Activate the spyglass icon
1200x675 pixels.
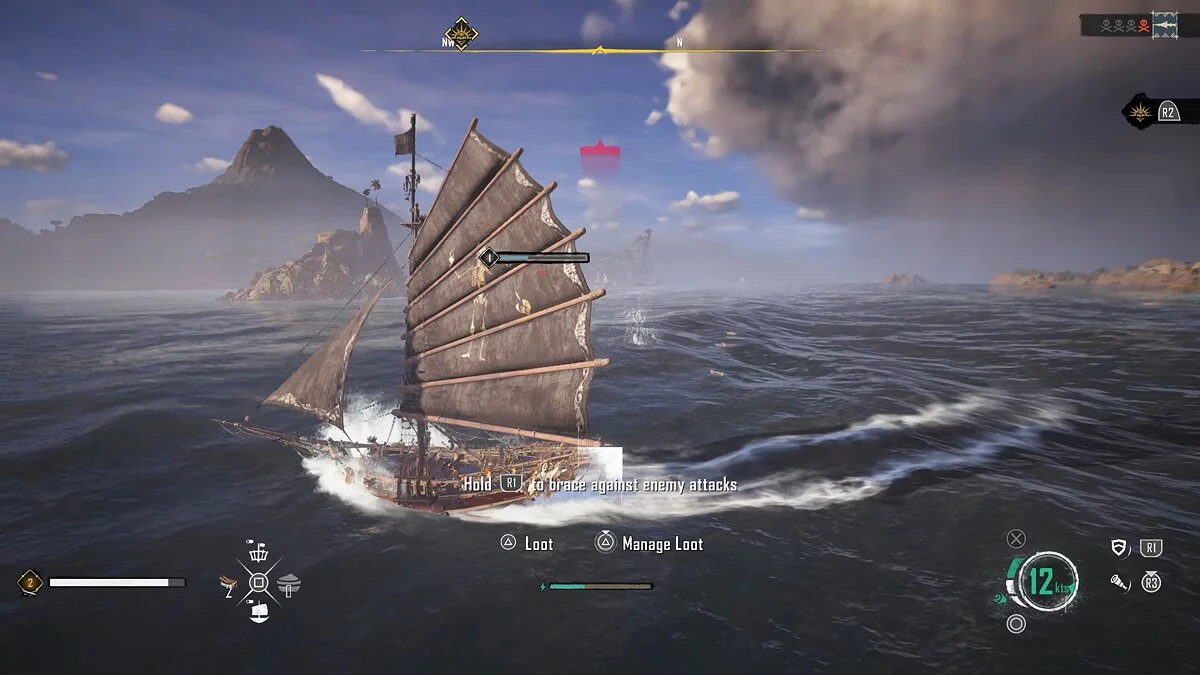[1119, 581]
